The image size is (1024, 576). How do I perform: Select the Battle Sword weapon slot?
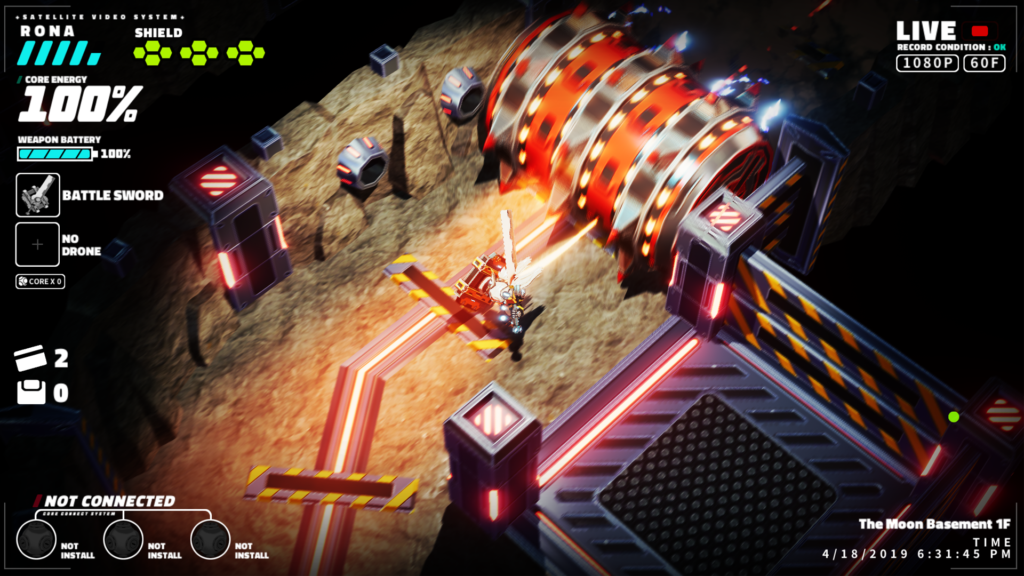click(x=38, y=195)
